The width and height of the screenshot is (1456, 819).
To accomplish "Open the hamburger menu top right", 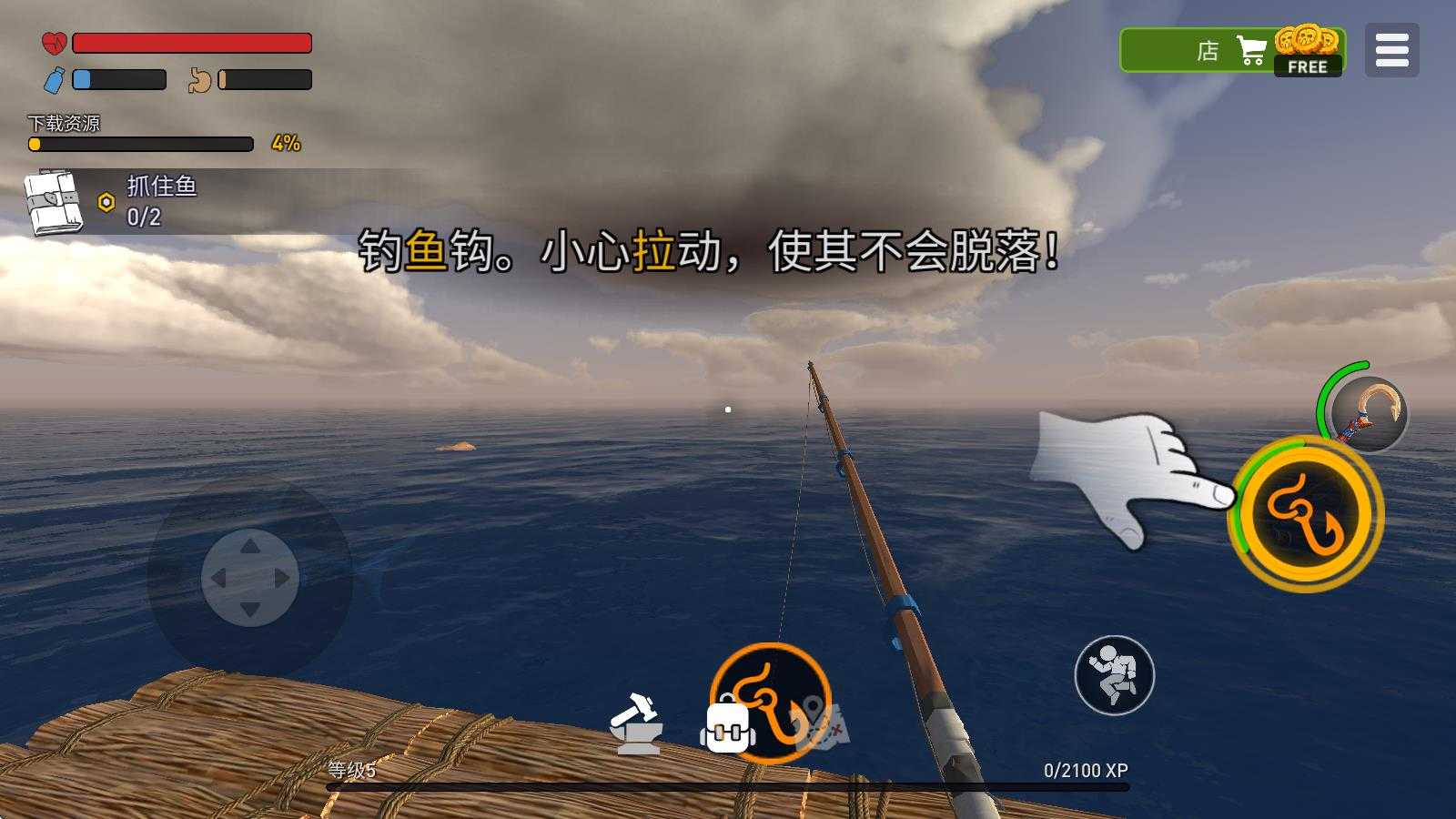I will coord(1391,50).
